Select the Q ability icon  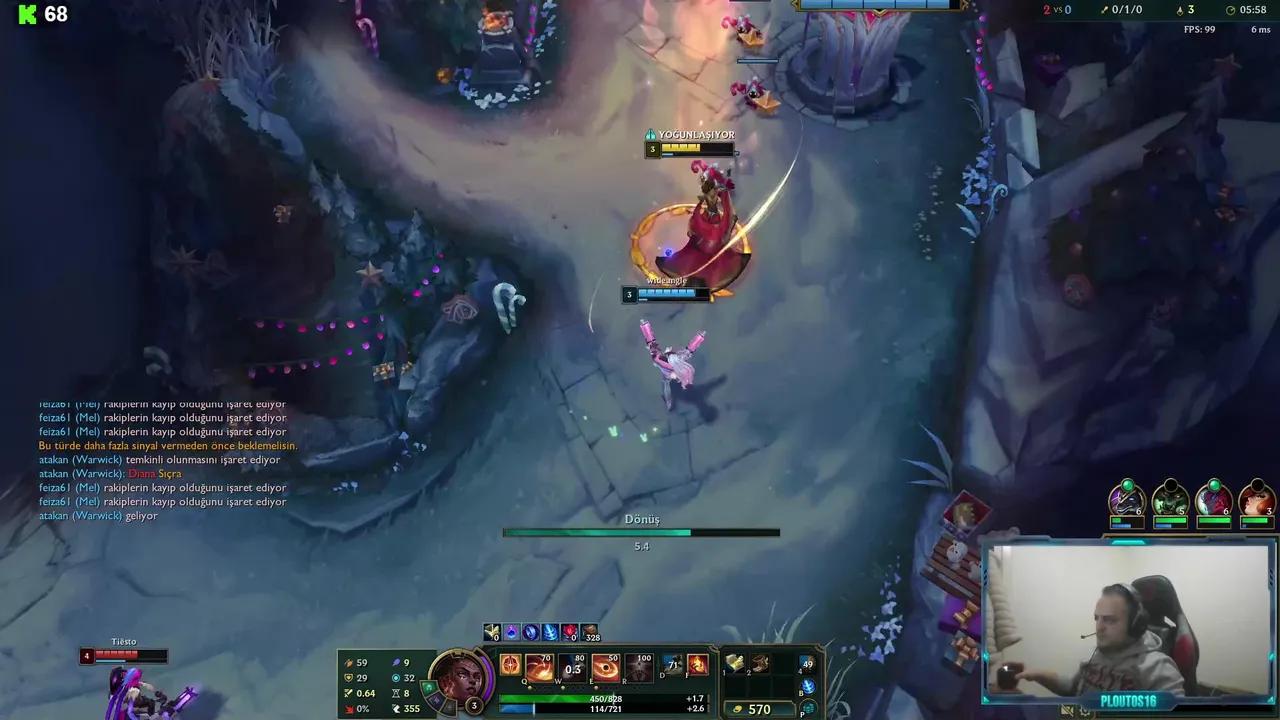538,667
